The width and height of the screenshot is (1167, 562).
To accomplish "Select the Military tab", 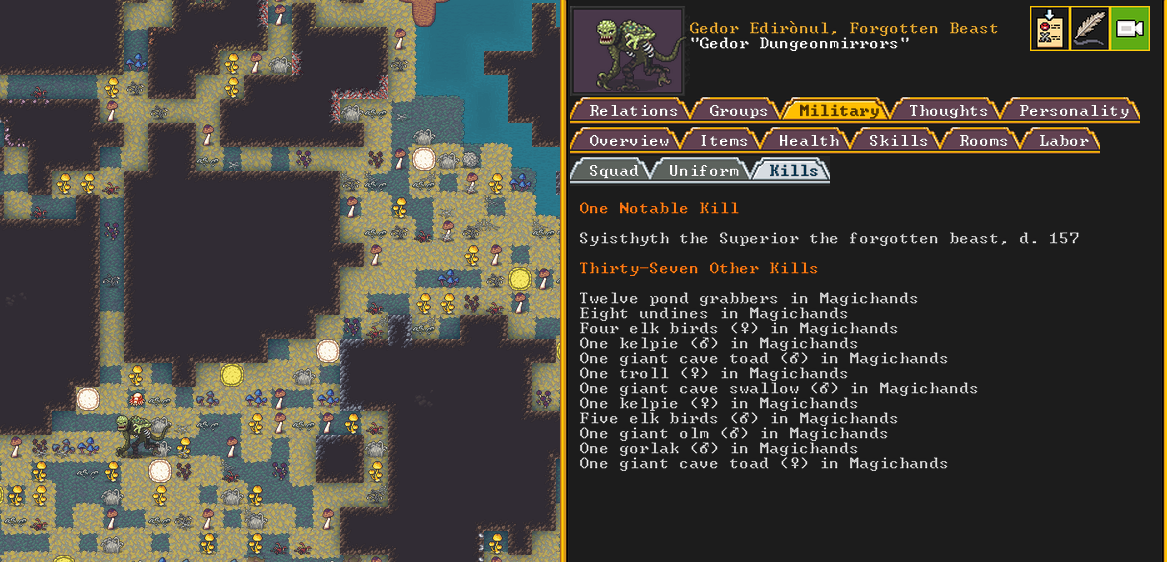I will point(838,111).
